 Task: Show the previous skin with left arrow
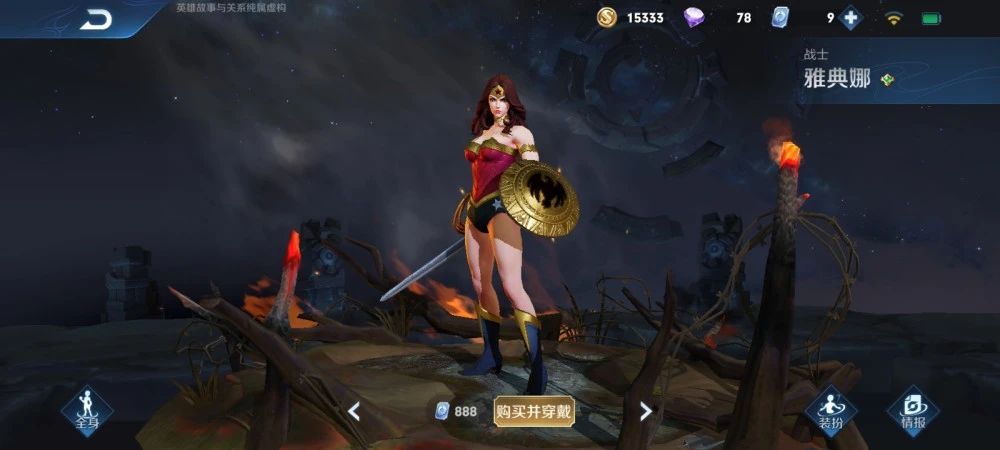pyautogui.click(x=354, y=411)
